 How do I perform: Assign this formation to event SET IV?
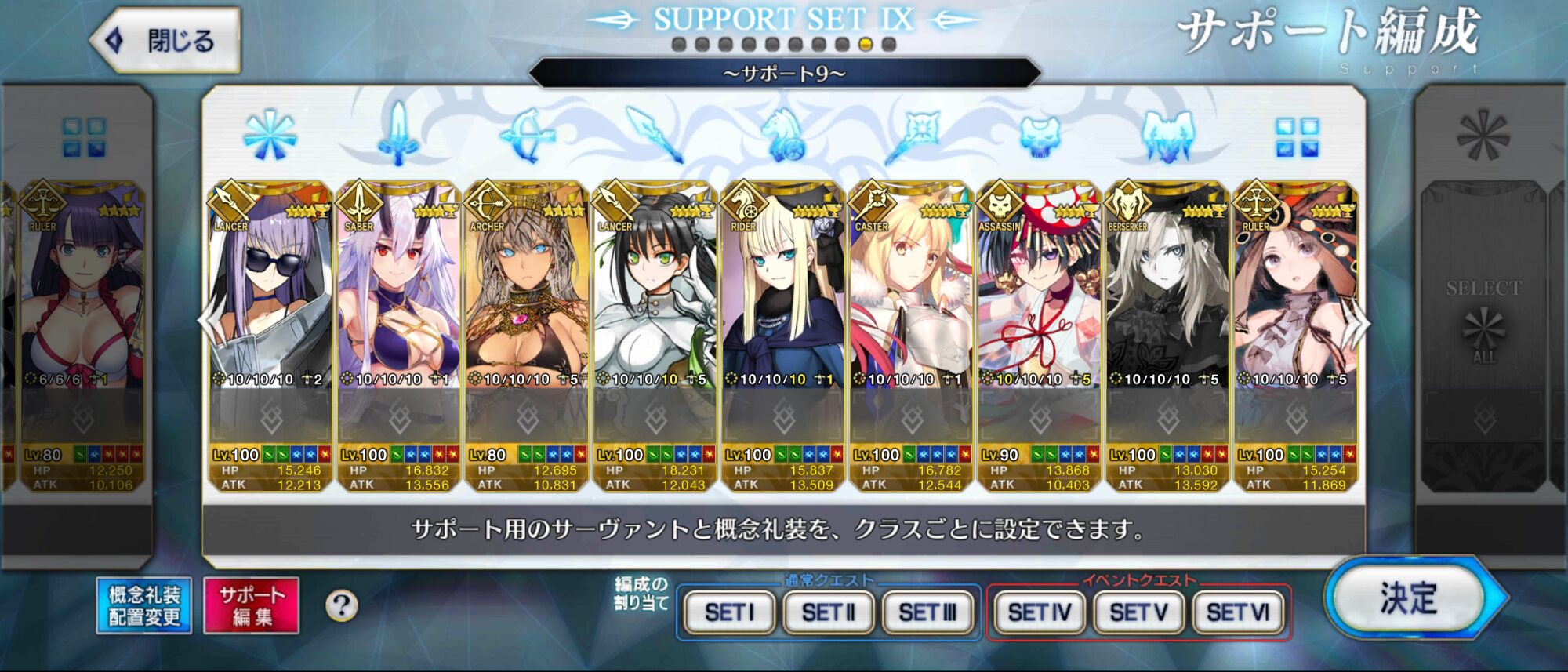(1040, 612)
